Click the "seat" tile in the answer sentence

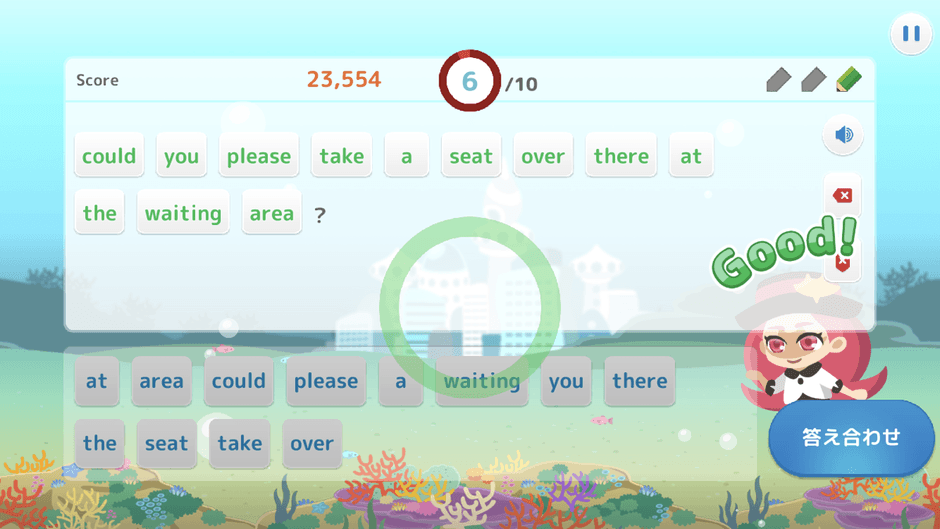click(x=470, y=156)
